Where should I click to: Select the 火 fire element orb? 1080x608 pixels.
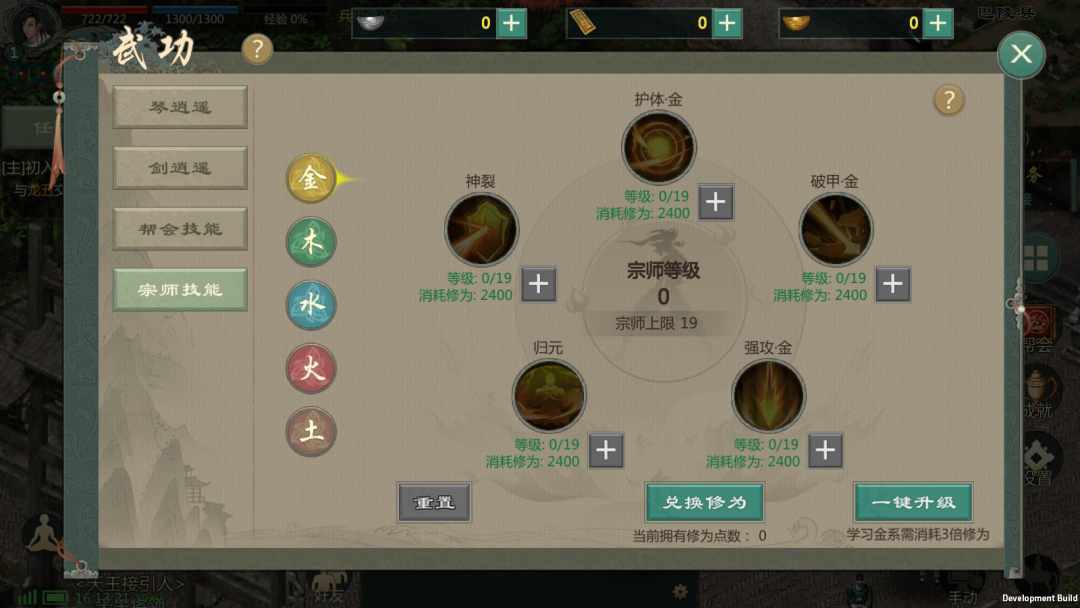point(311,369)
